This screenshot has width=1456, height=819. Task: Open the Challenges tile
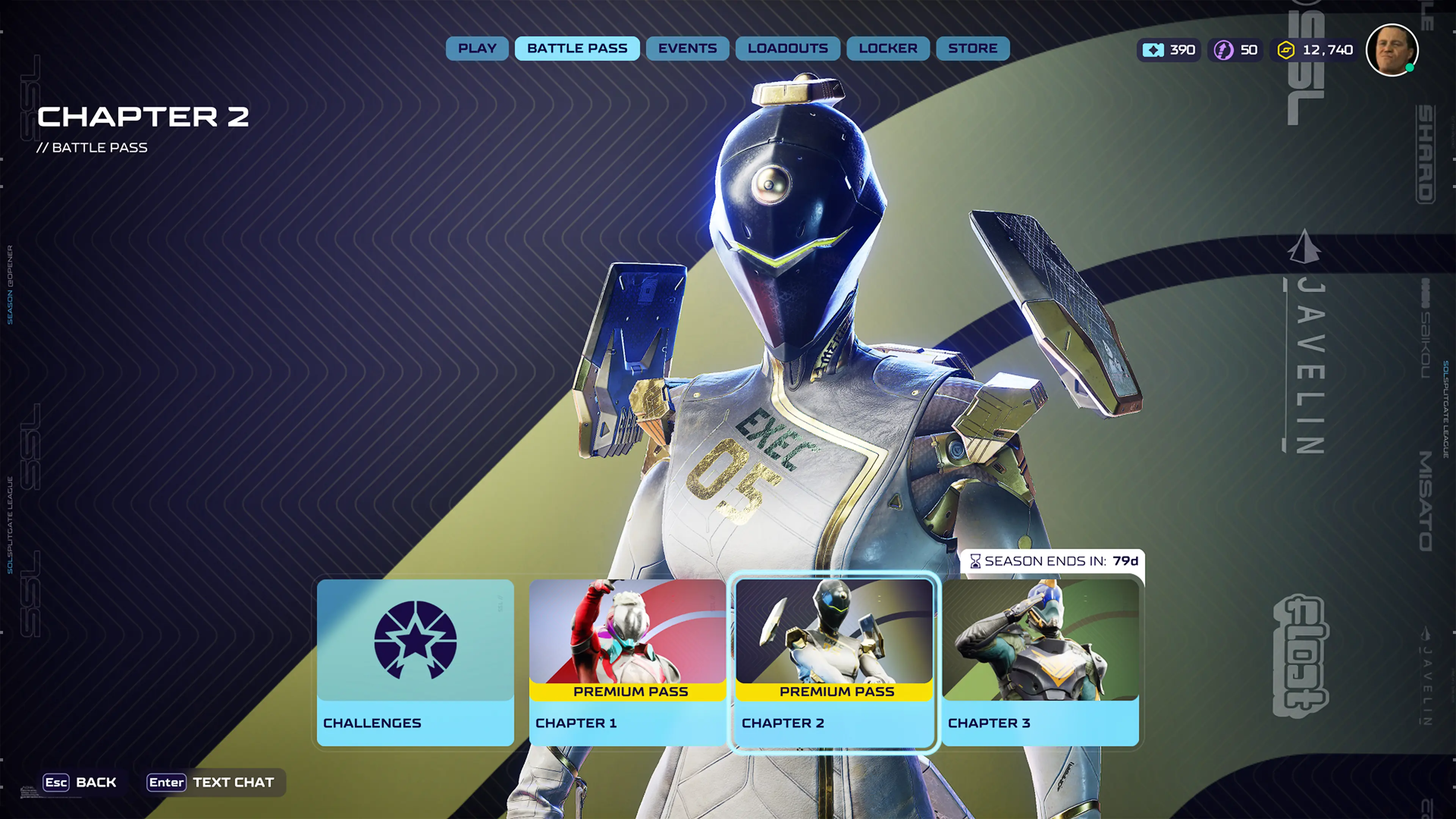tap(416, 662)
